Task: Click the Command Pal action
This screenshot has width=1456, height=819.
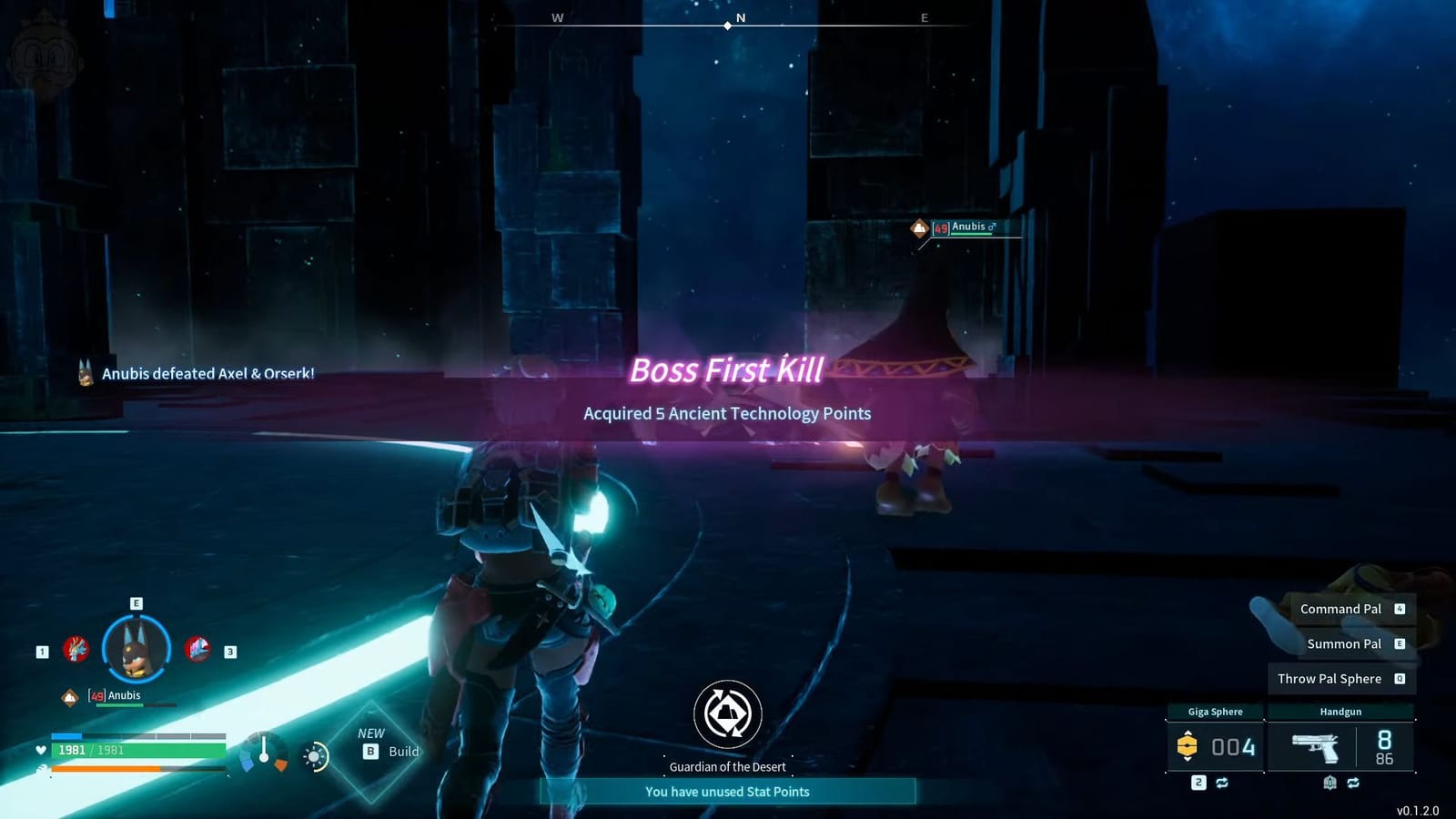Action: (x=1340, y=609)
